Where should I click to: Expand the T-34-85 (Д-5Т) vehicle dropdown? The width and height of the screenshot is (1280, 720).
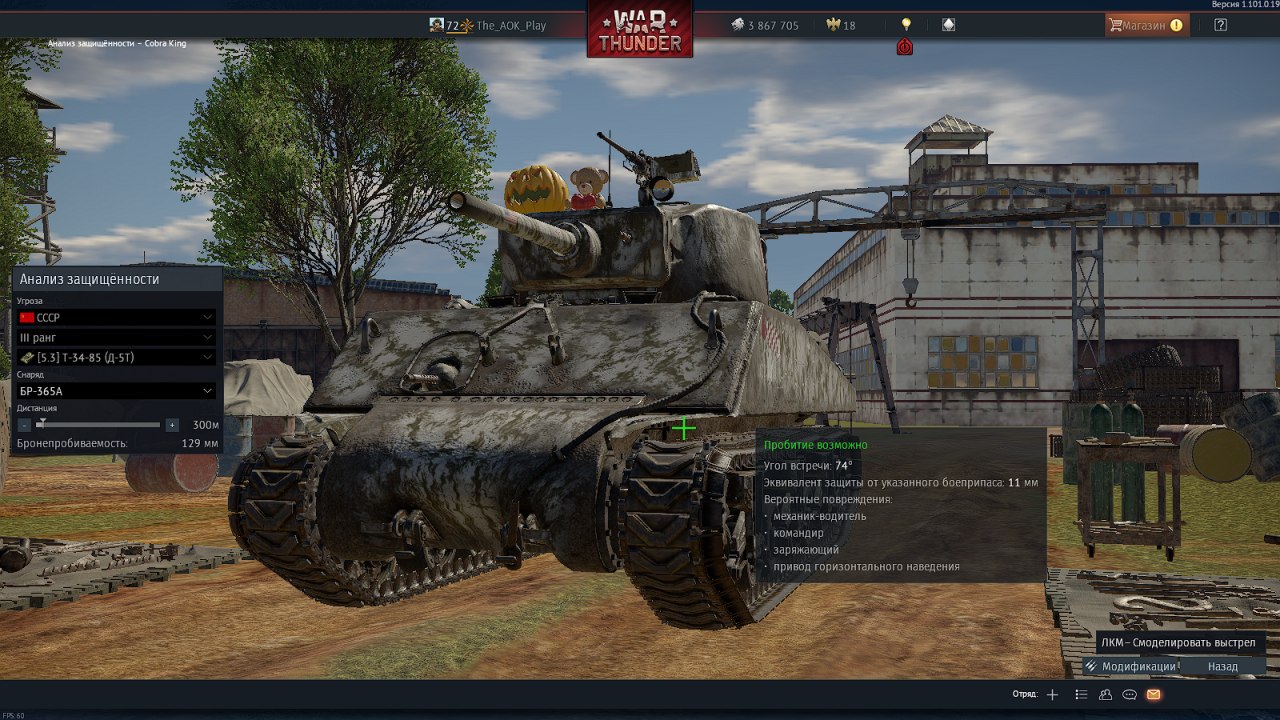click(116, 357)
